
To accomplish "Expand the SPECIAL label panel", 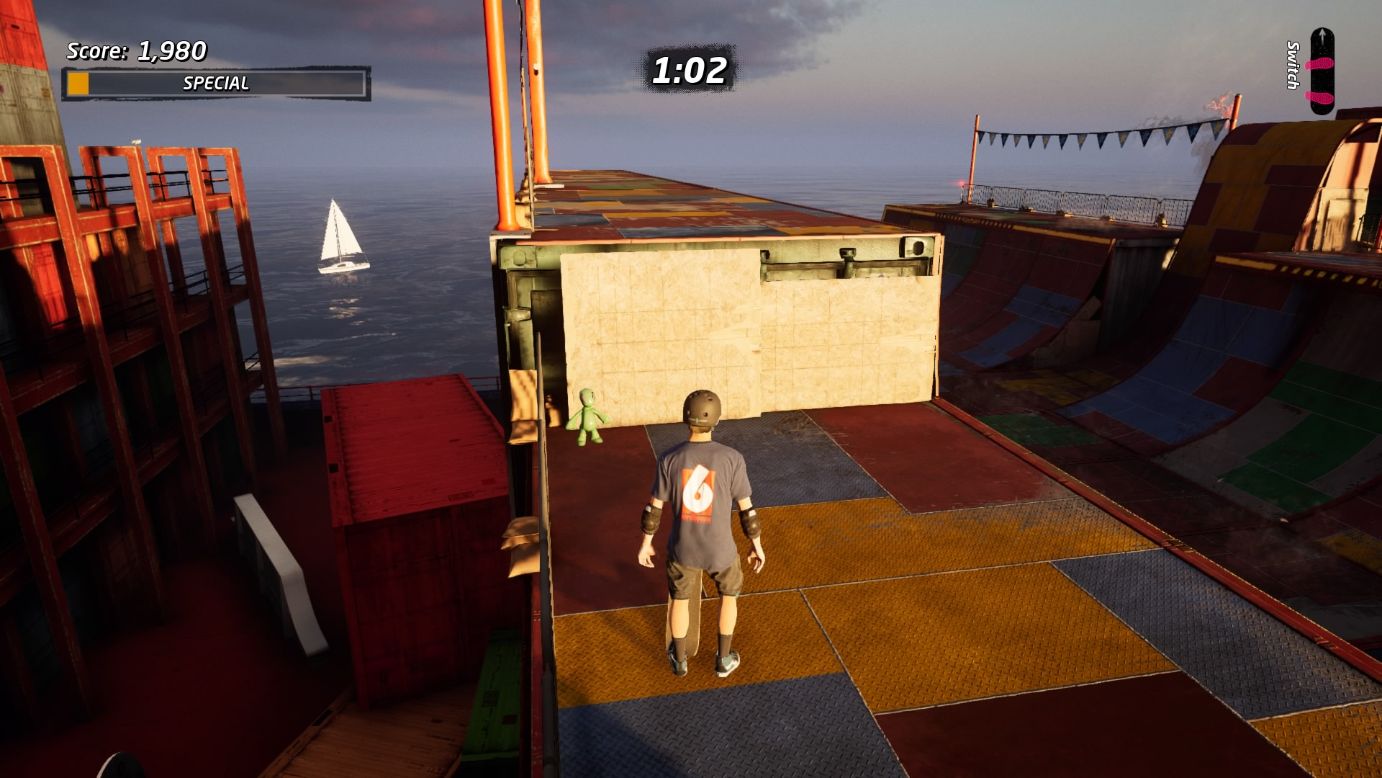I will coord(215,83).
